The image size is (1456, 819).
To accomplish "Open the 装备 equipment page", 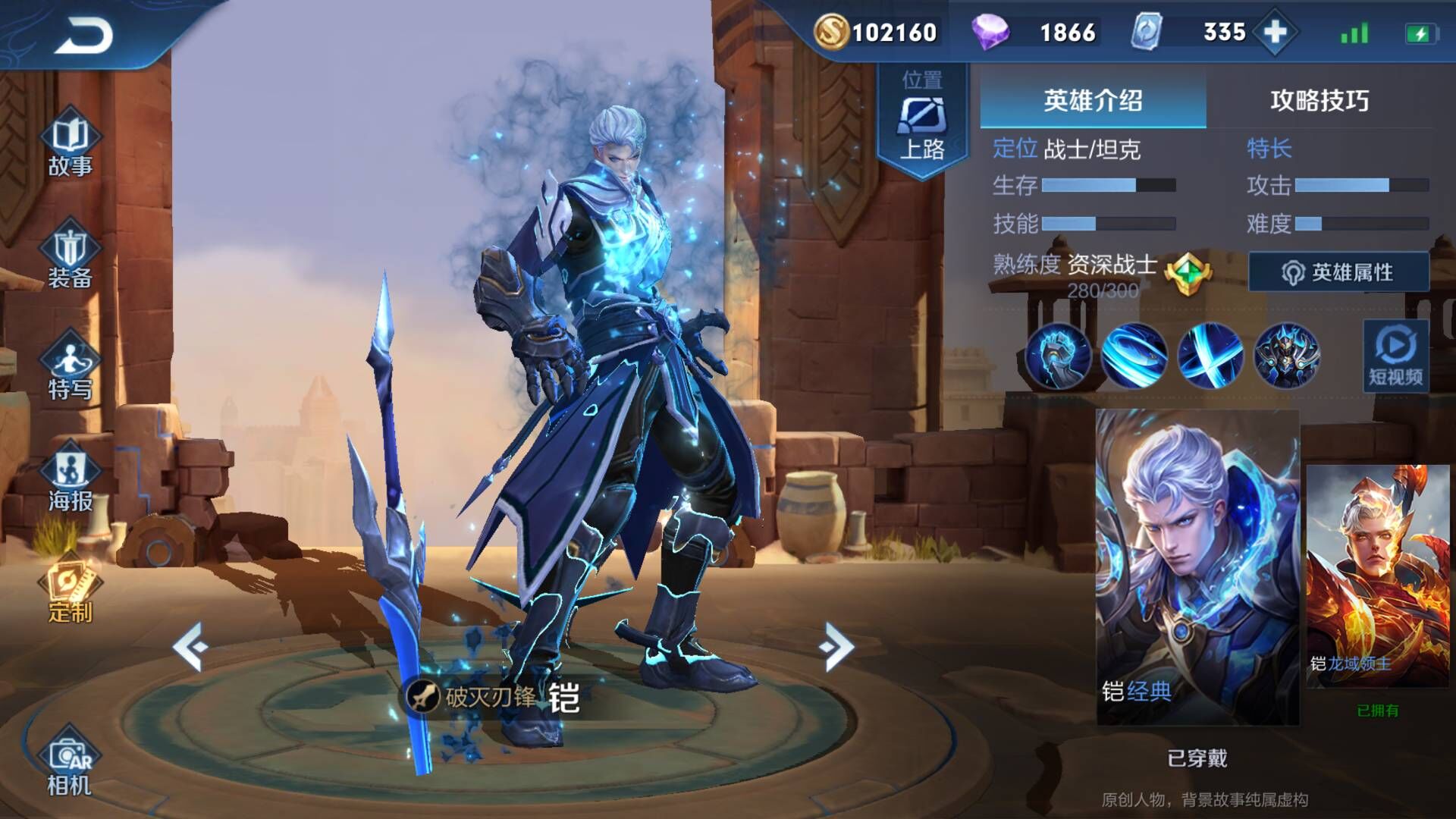I will tap(70, 256).
